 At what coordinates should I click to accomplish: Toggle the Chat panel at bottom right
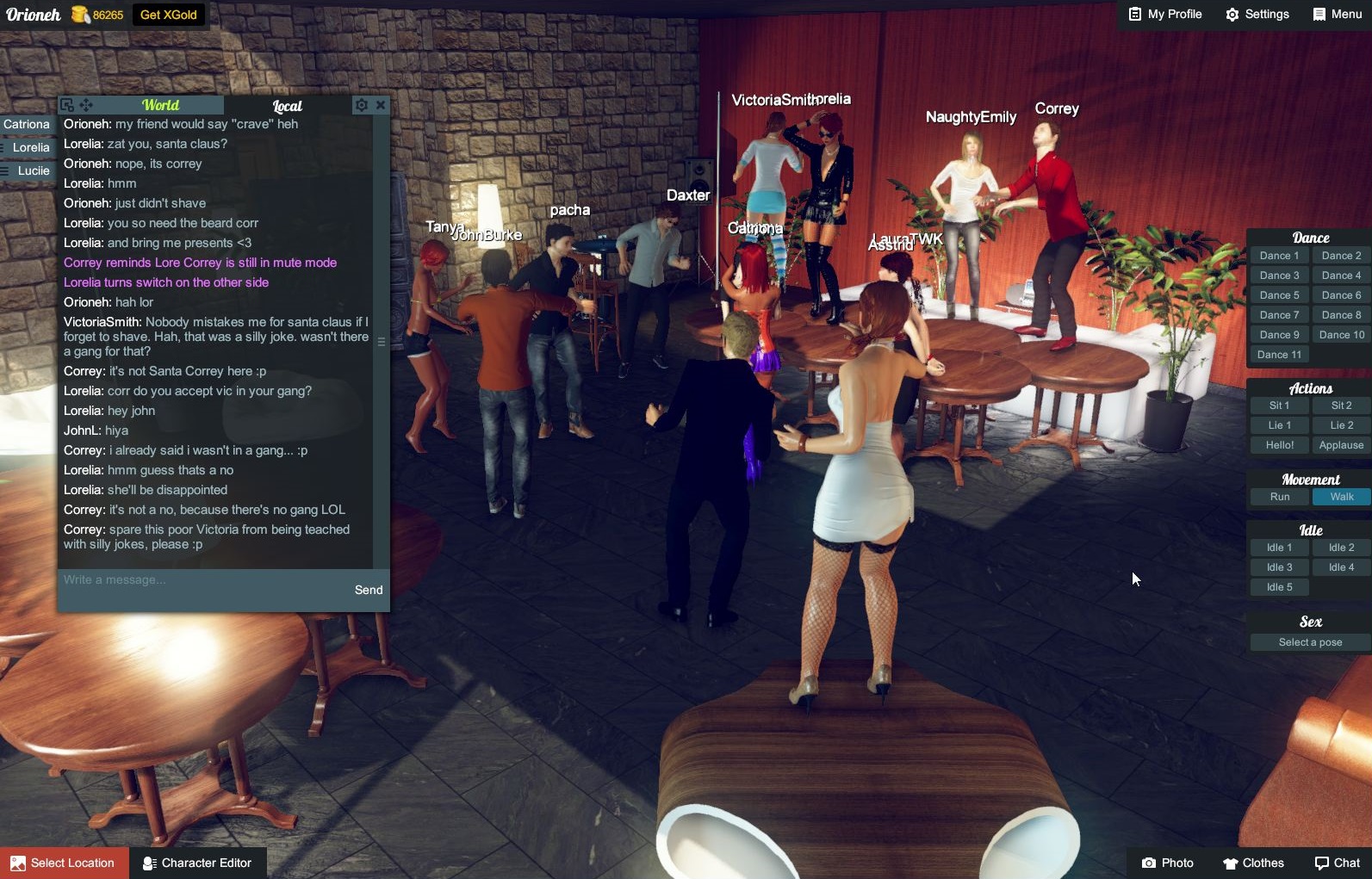[x=1336, y=863]
